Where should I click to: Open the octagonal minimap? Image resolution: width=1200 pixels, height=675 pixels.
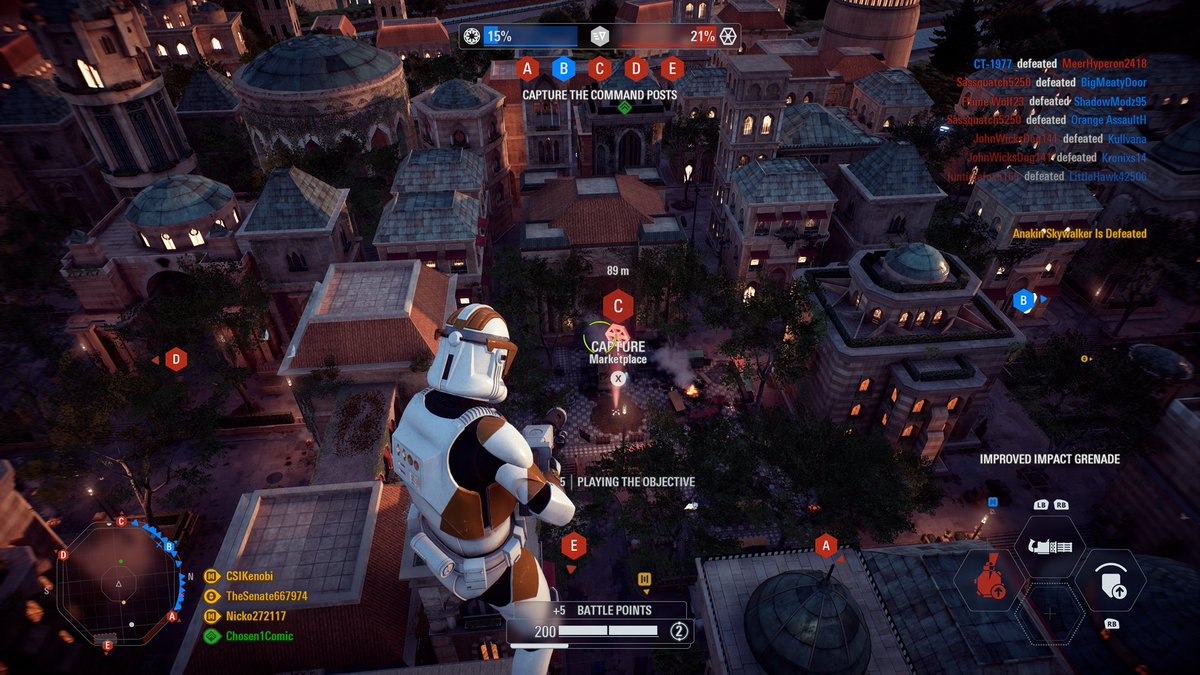tap(118, 582)
